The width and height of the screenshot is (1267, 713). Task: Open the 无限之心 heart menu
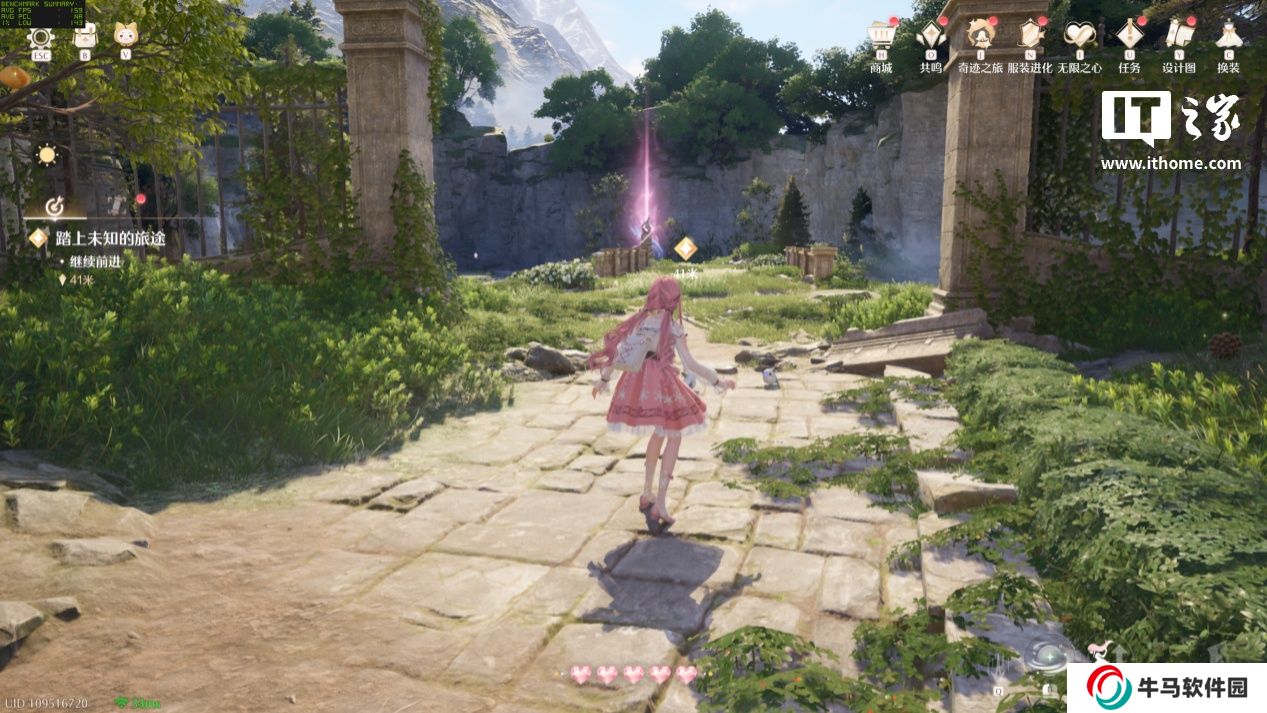click(1079, 37)
